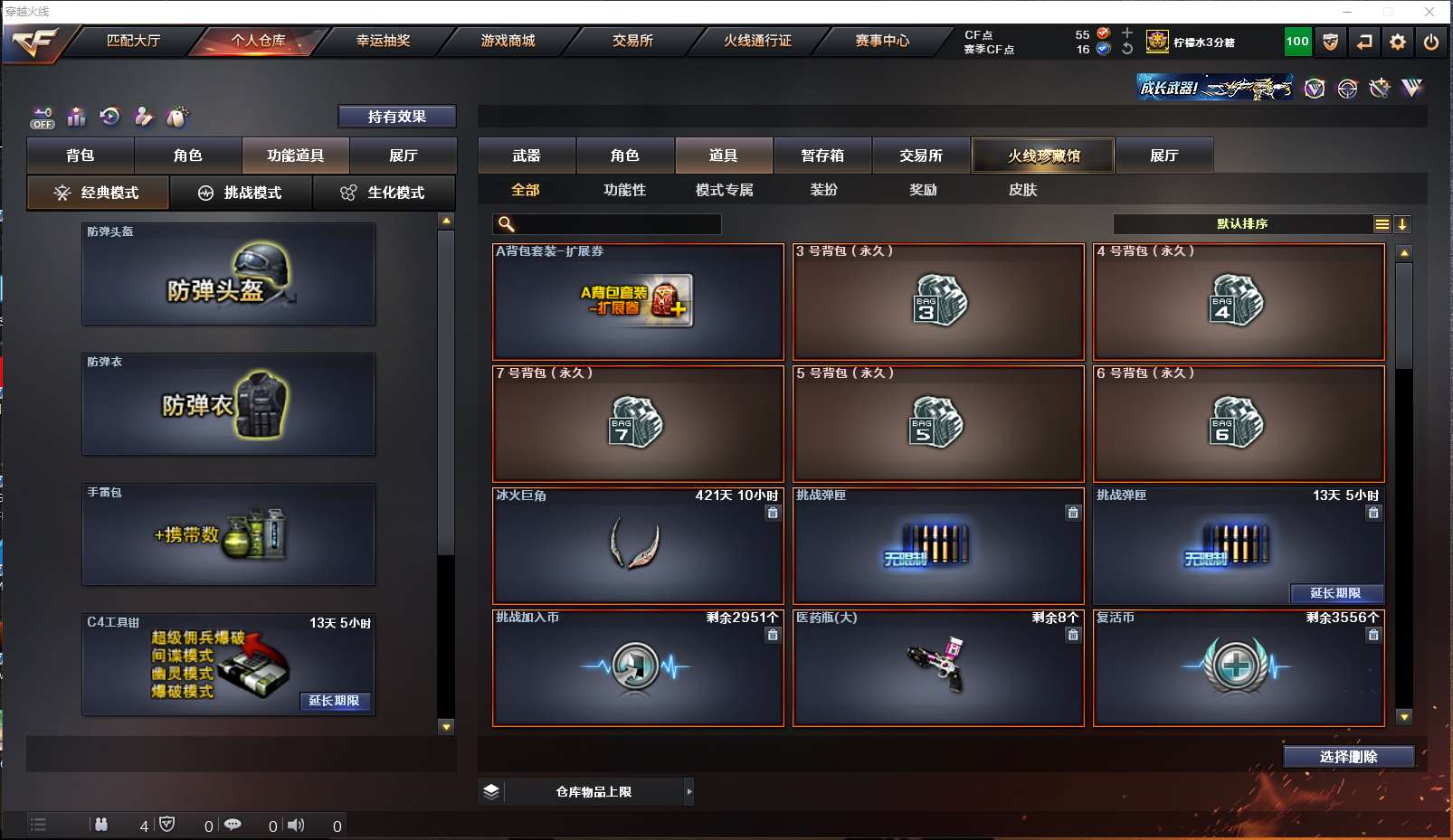Select the 火线珍藏馆 tab
This screenshot has width=1453, height=840.
(x=1043, y=156)
